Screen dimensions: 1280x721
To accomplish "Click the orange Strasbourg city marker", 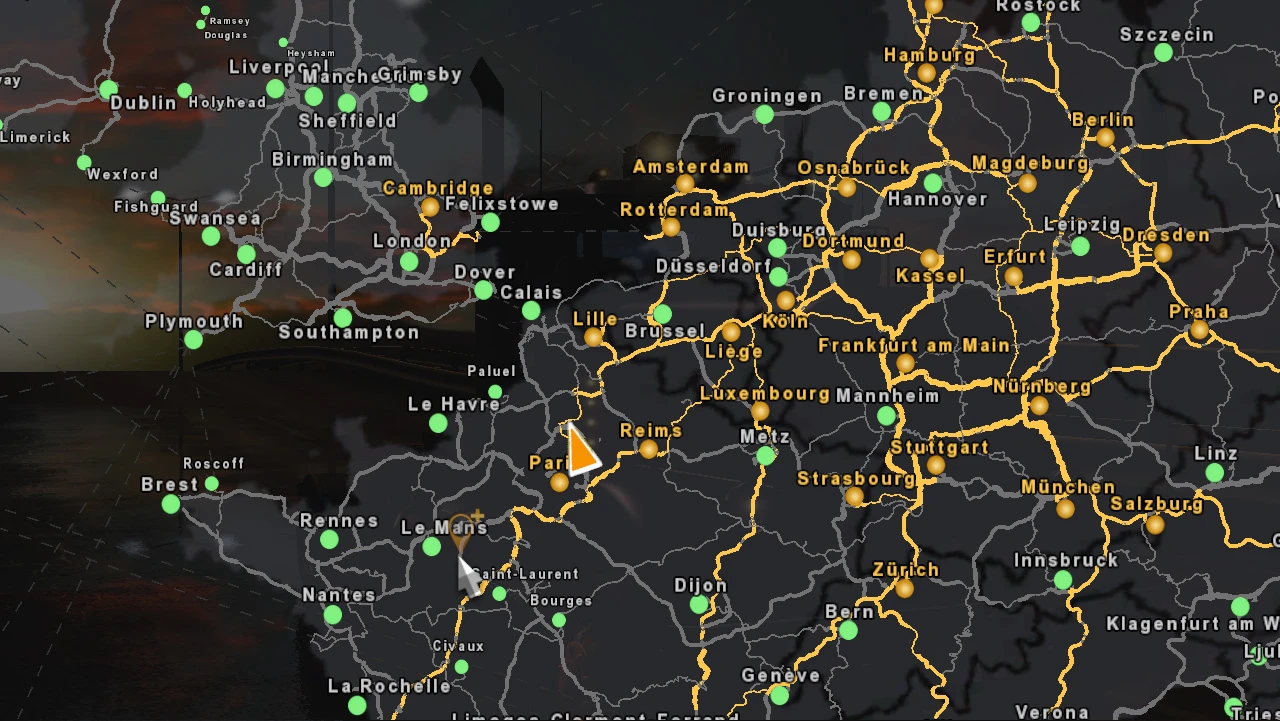I will tap(854, 497).
